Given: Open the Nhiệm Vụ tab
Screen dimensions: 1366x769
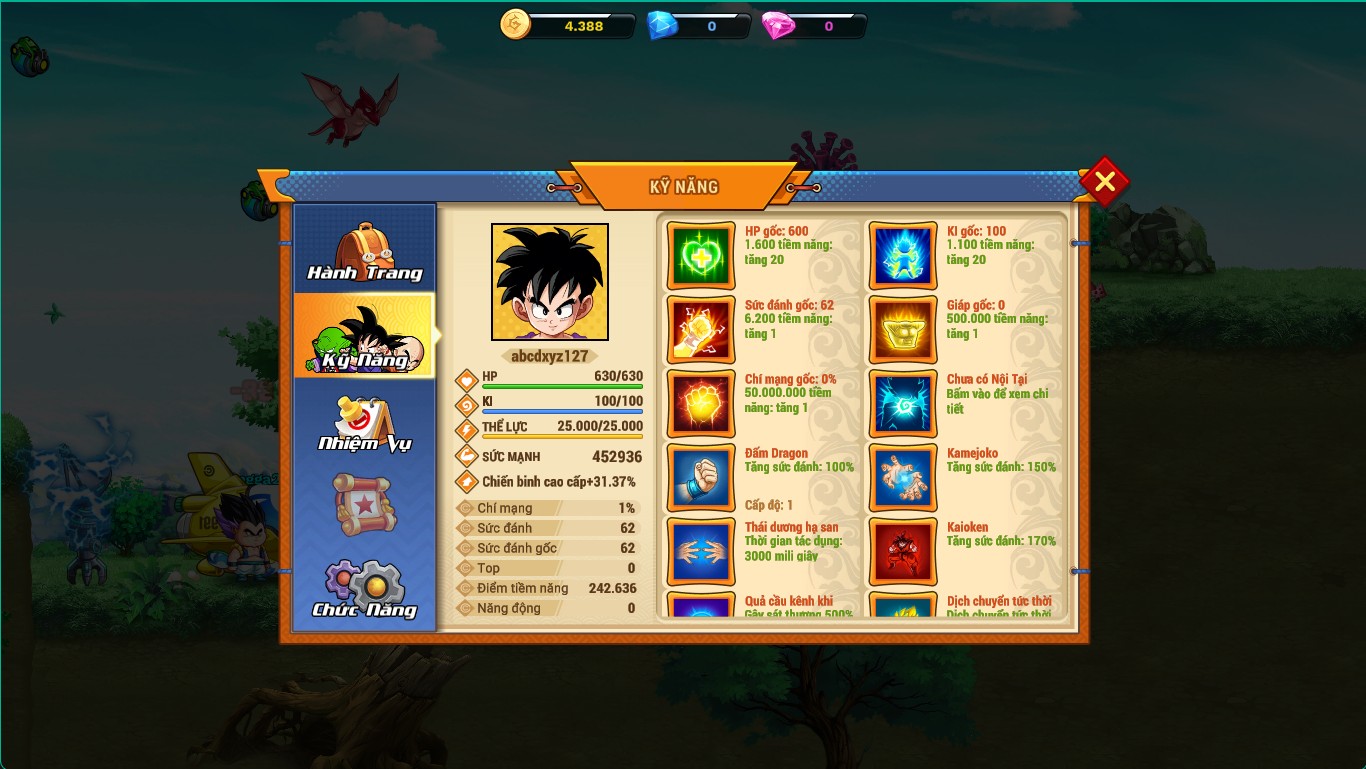Looking at the screenshot, I should pyautogui.click(x=365, y=422).
